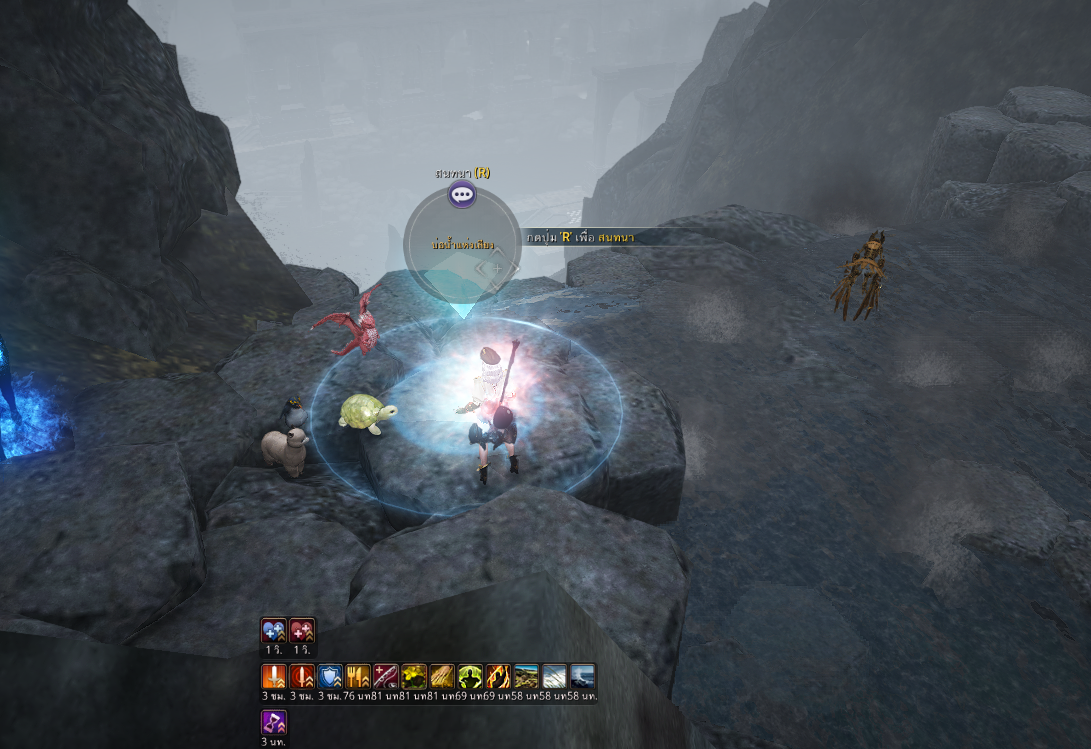
Task: Inspect the flaming fist buff icon
Action: coord(498,677)
